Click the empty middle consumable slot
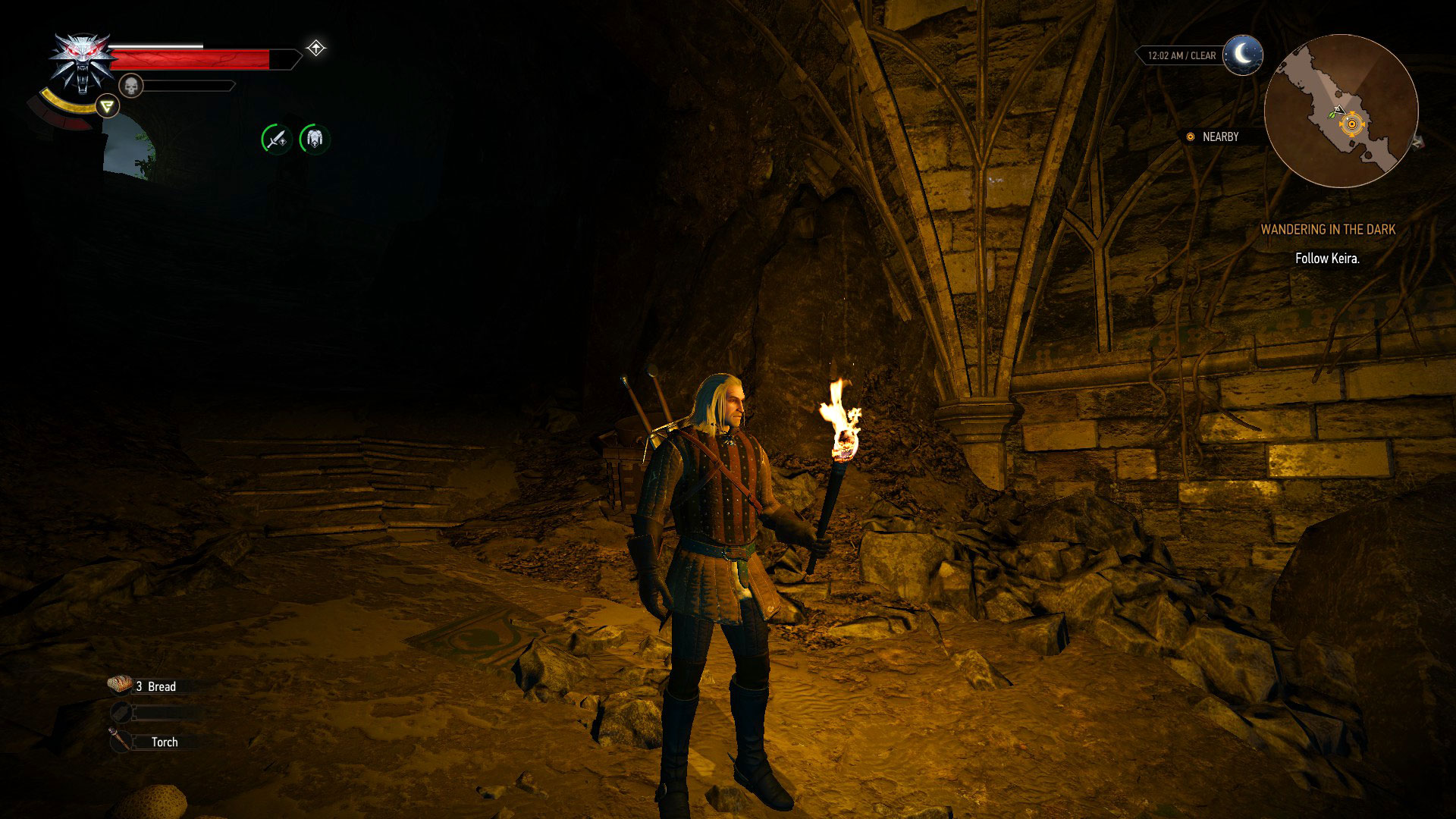The image size is (1456, 819). (121, 714)
